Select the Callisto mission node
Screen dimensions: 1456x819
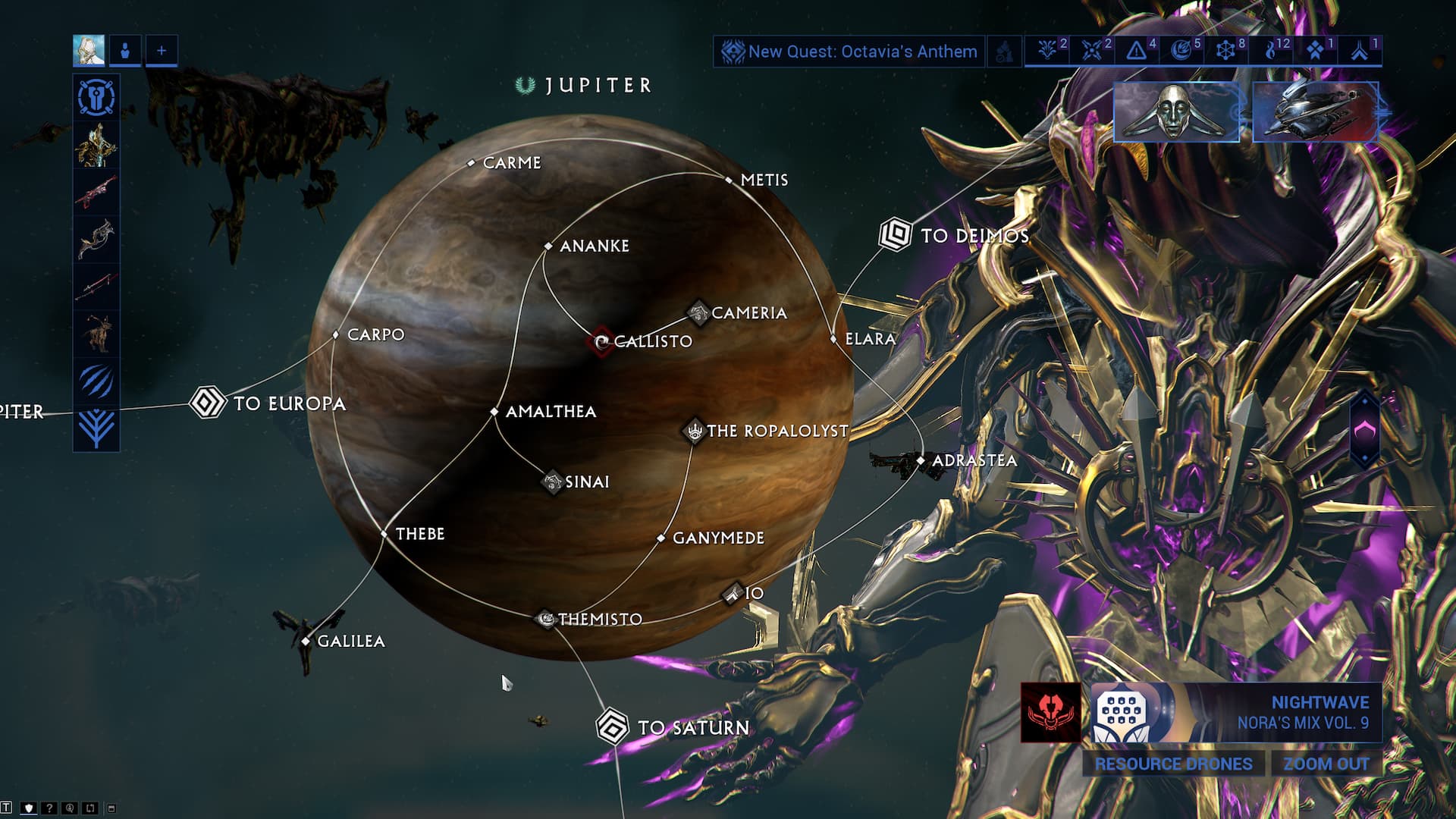point(601,342)
